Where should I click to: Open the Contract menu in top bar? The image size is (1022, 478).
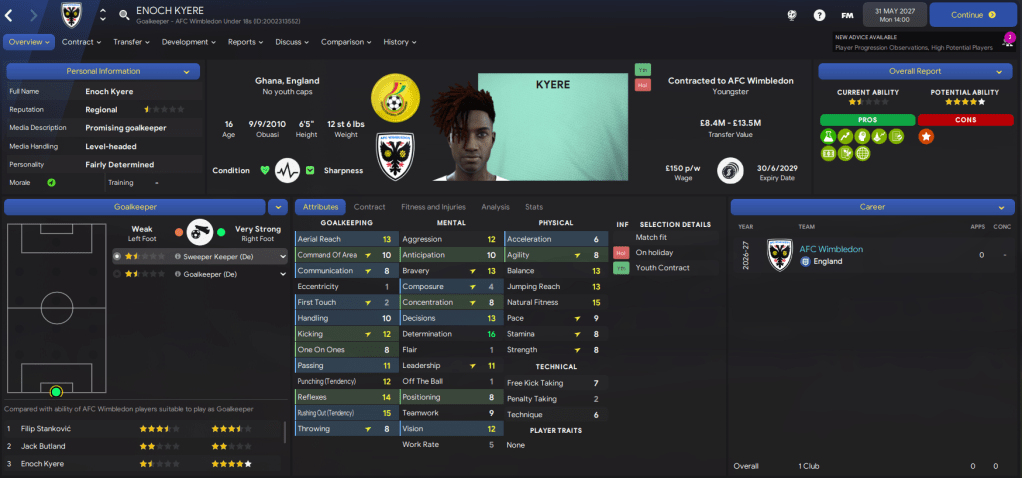pos(81,42)
